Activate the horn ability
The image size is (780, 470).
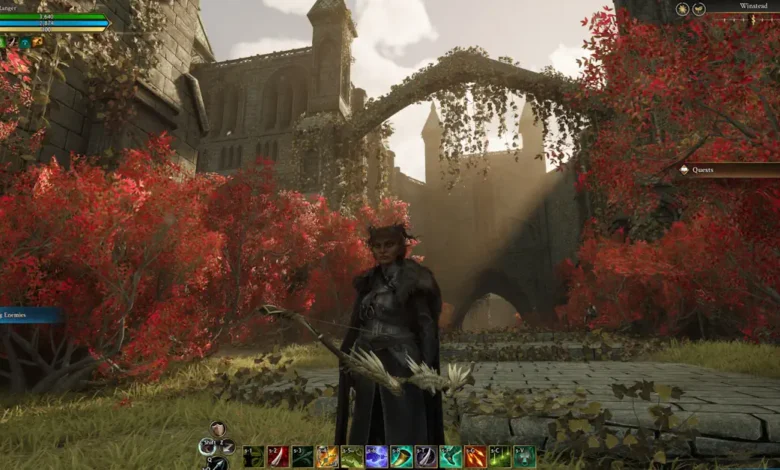[x=401, y=457]
